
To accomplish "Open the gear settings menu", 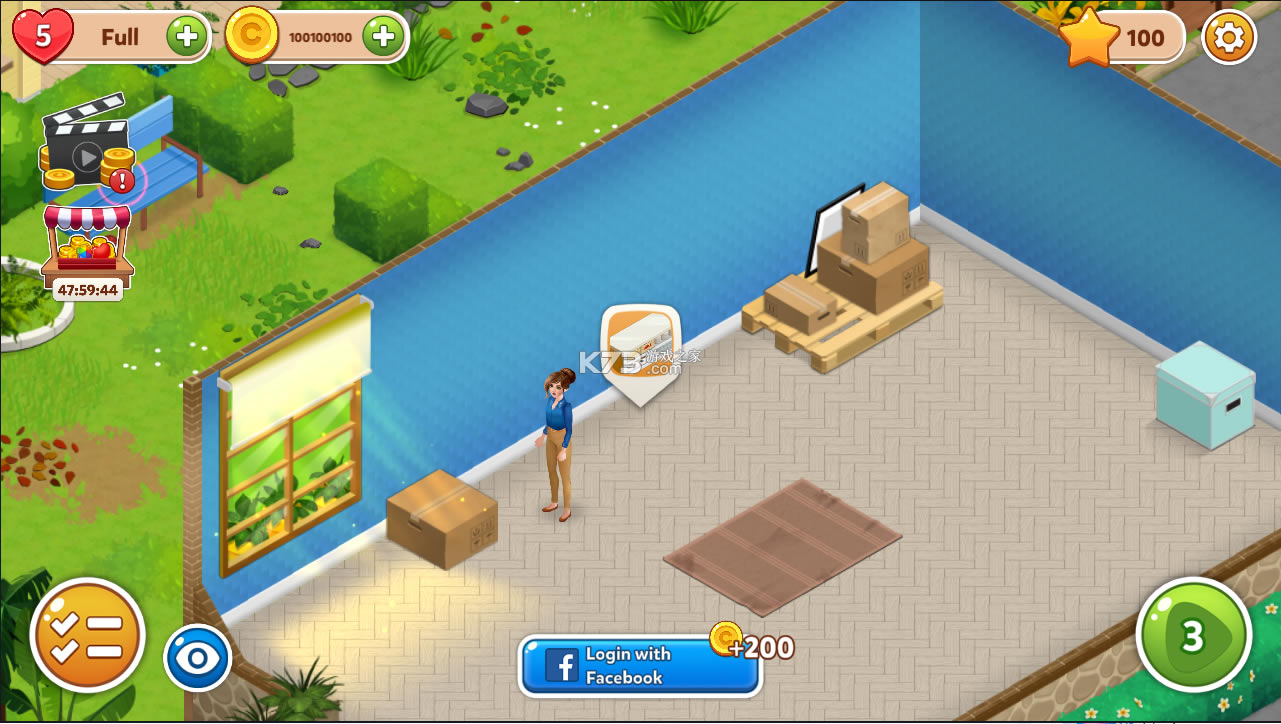I will click(x=1228, y=38).
